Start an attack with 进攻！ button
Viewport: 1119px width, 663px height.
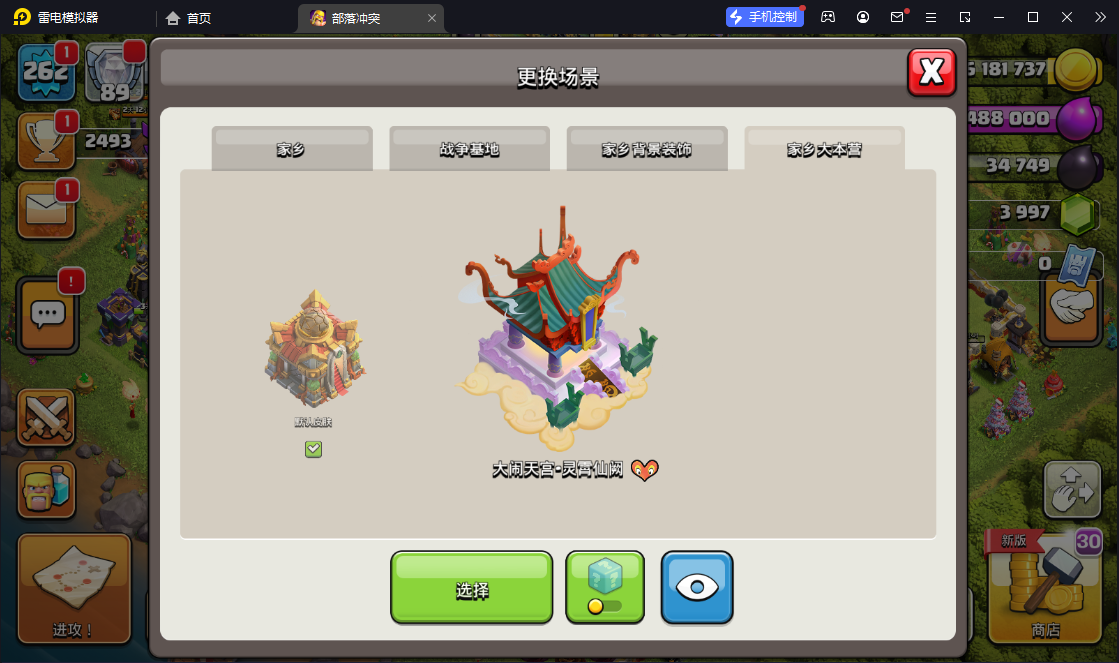(x=74, y=587)
